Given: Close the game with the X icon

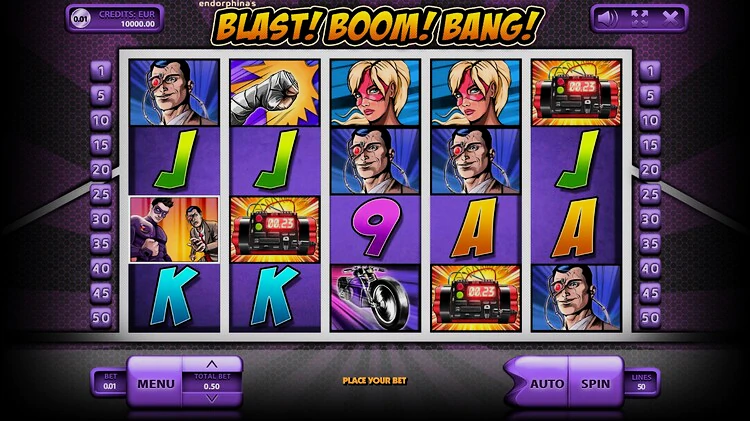Looking at the screenshot, I should 670,17.
